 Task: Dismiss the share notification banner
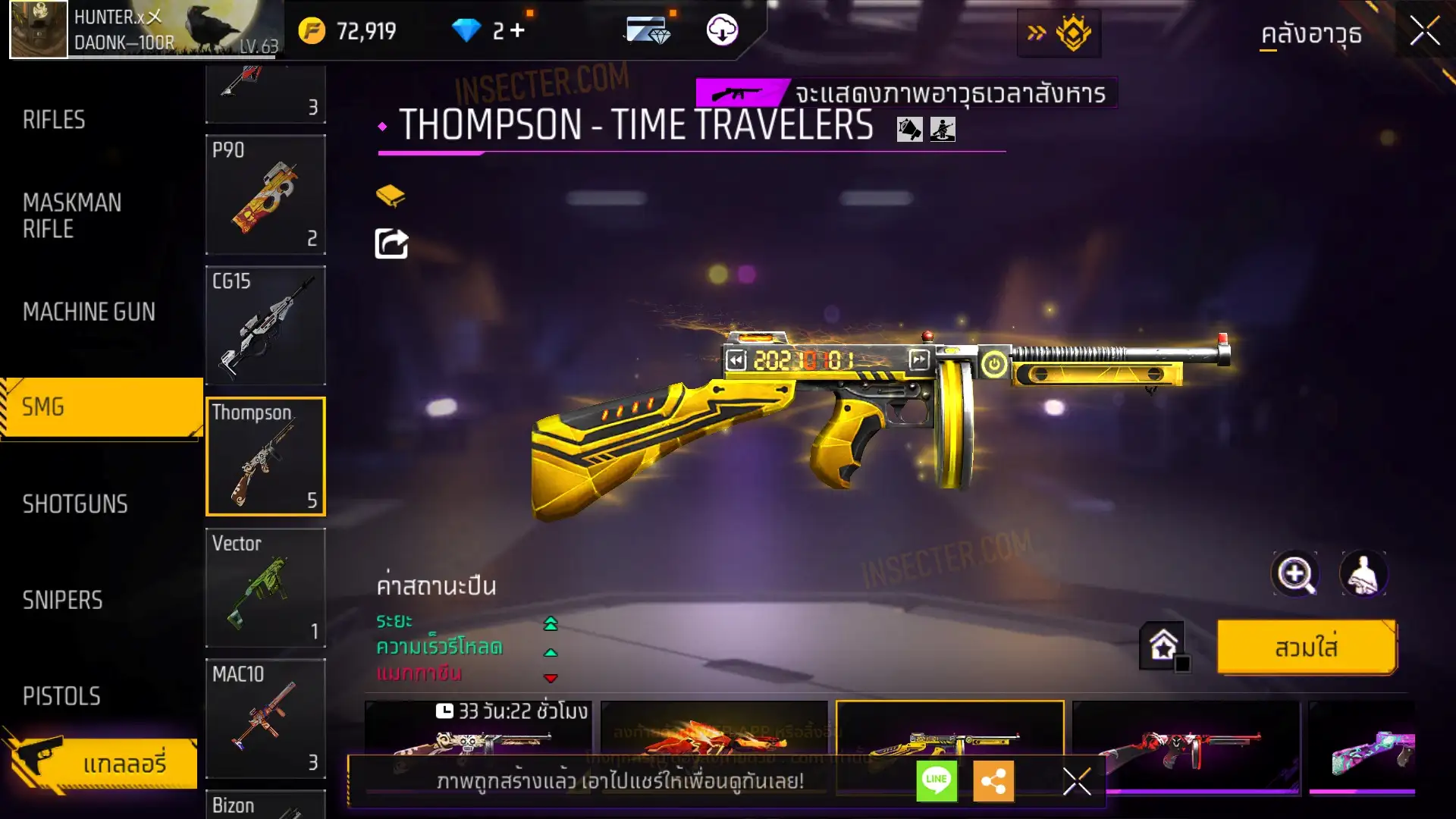click(x=1076, y=781)
